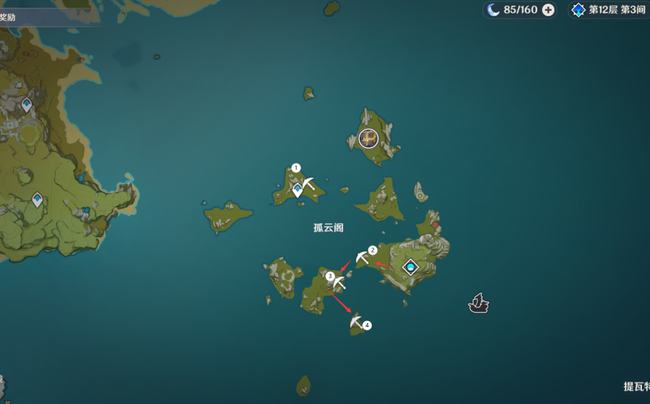Select the gold domain marker on the northern island
The image size is (650, 404).
pyautogui.click(x=369, y=139)
